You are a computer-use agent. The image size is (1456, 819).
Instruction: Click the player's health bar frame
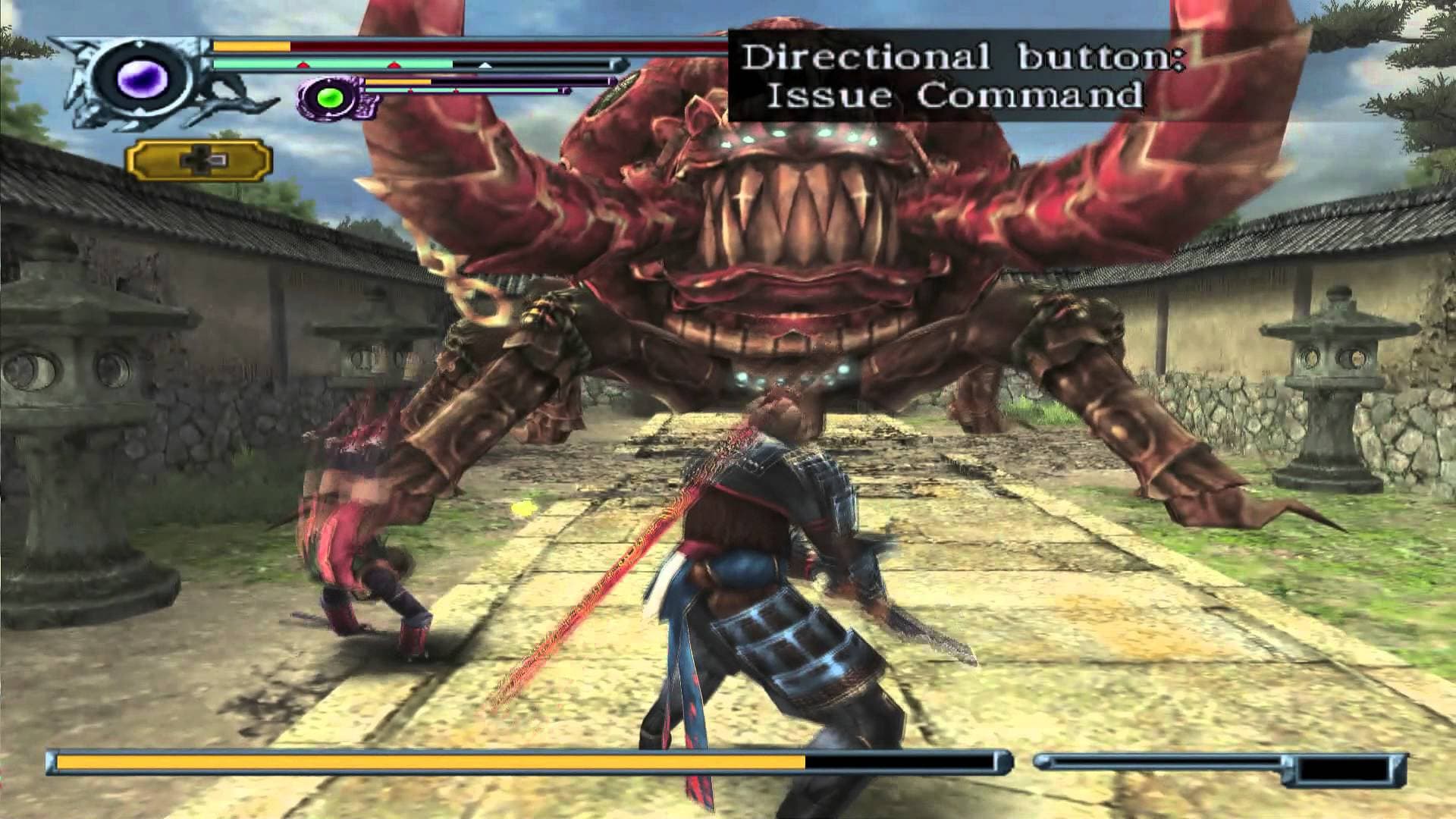[x=455, y=47]
